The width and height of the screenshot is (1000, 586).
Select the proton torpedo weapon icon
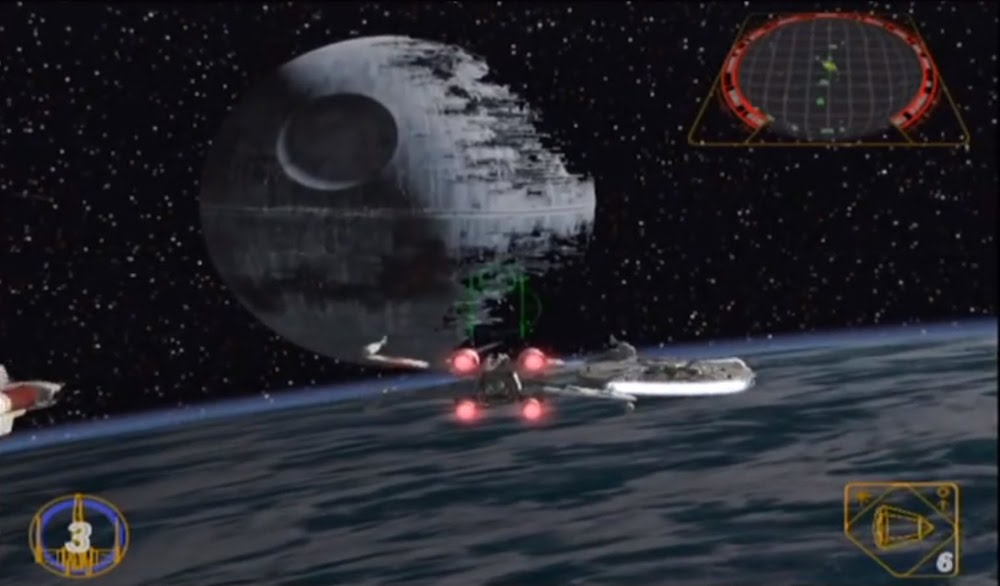point(900,527)
